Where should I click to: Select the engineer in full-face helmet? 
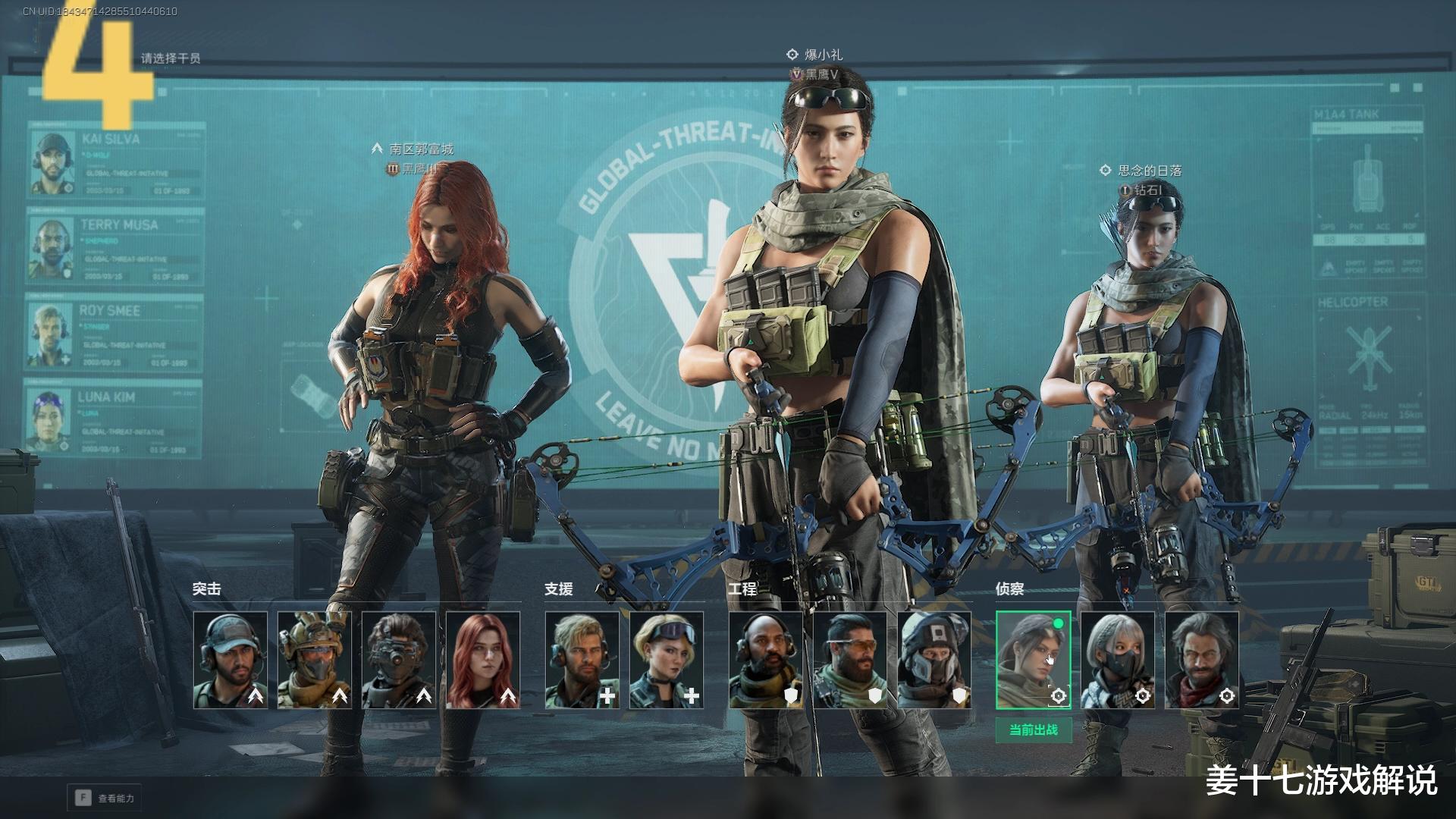(934, 660)
